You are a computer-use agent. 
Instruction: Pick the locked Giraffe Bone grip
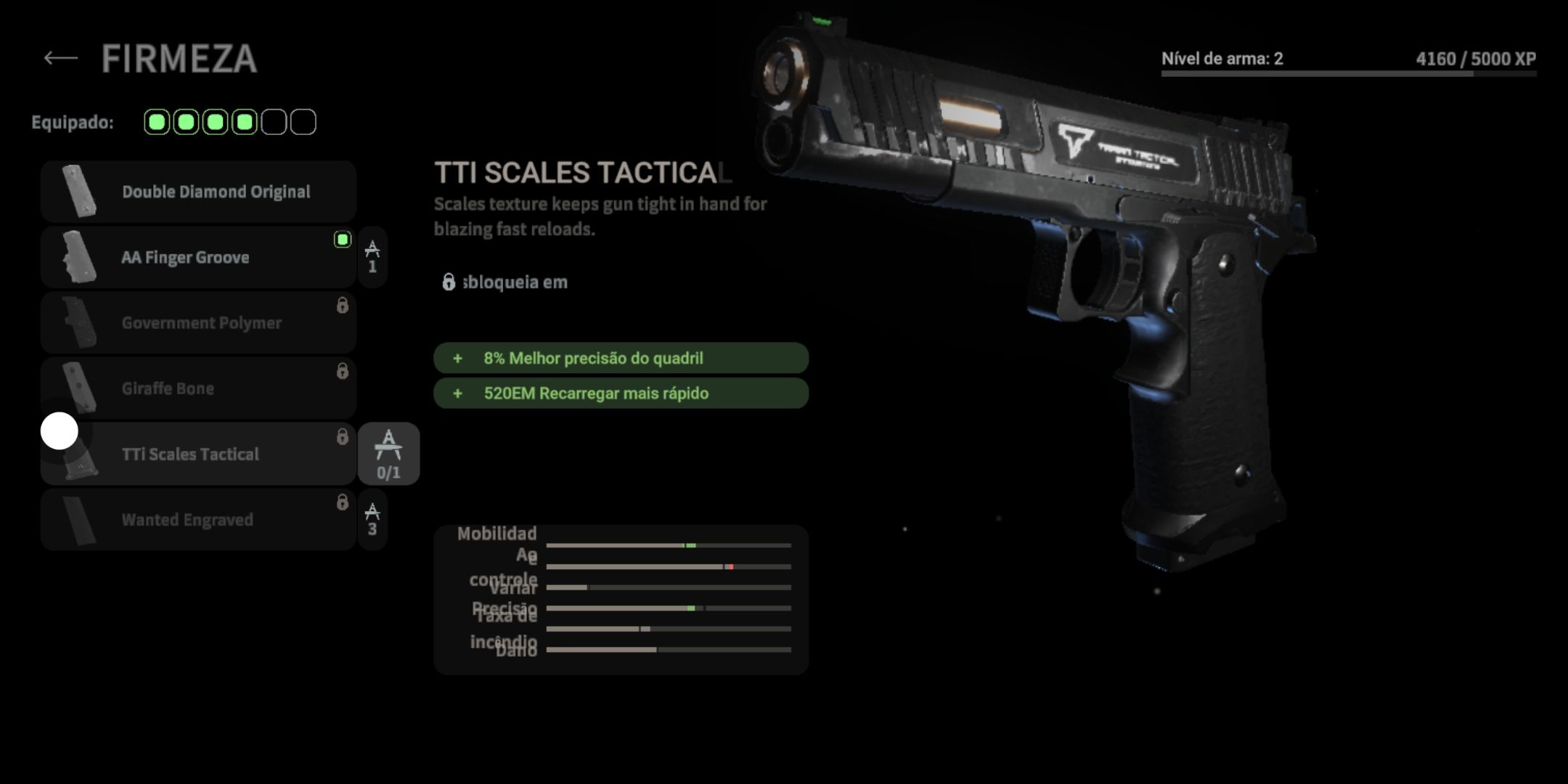(198, 388)
